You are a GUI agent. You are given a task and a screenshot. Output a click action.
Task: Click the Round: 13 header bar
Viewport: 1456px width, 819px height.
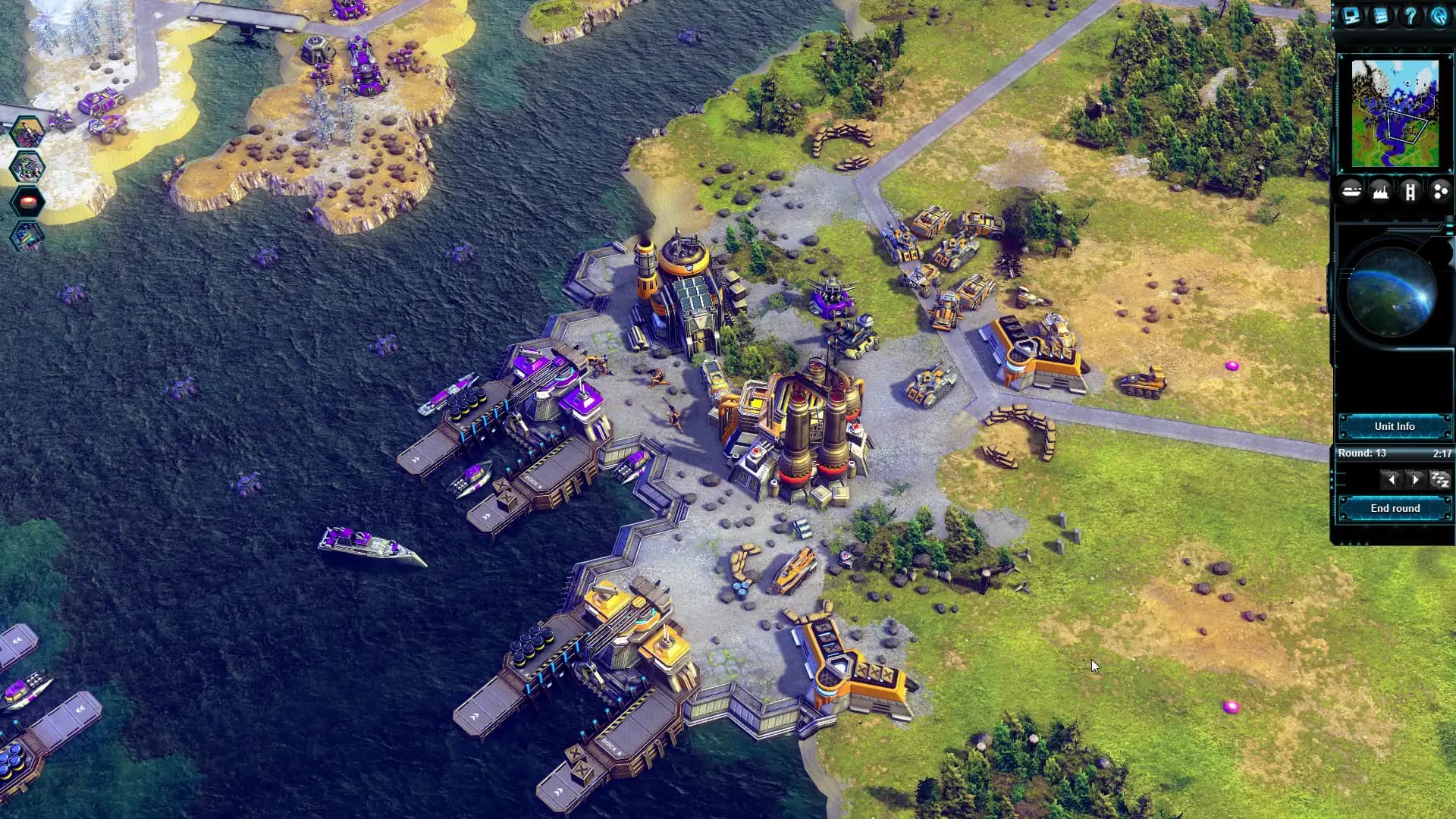point(1363,453)
